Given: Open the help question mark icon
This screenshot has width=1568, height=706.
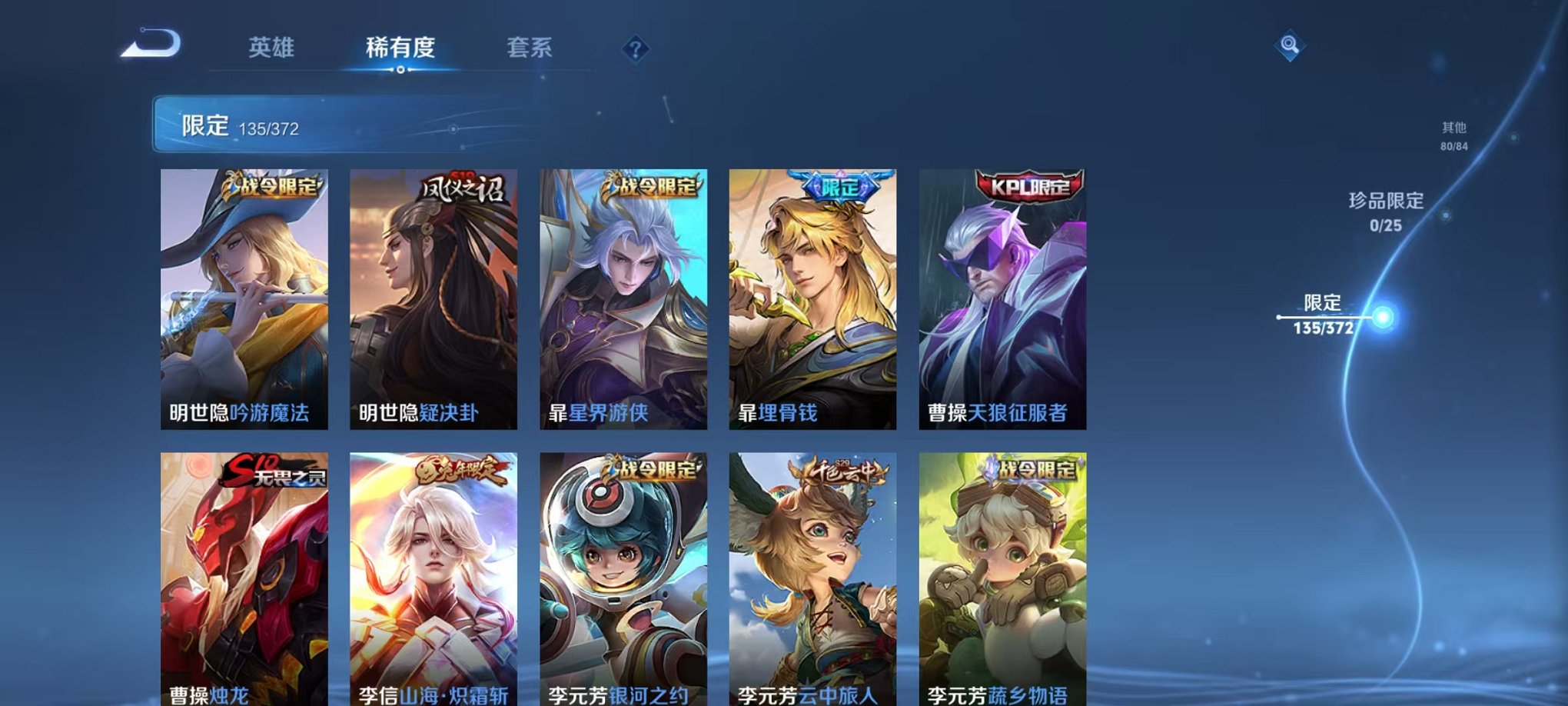Looking at the screenshot, I should coord(633,48).
